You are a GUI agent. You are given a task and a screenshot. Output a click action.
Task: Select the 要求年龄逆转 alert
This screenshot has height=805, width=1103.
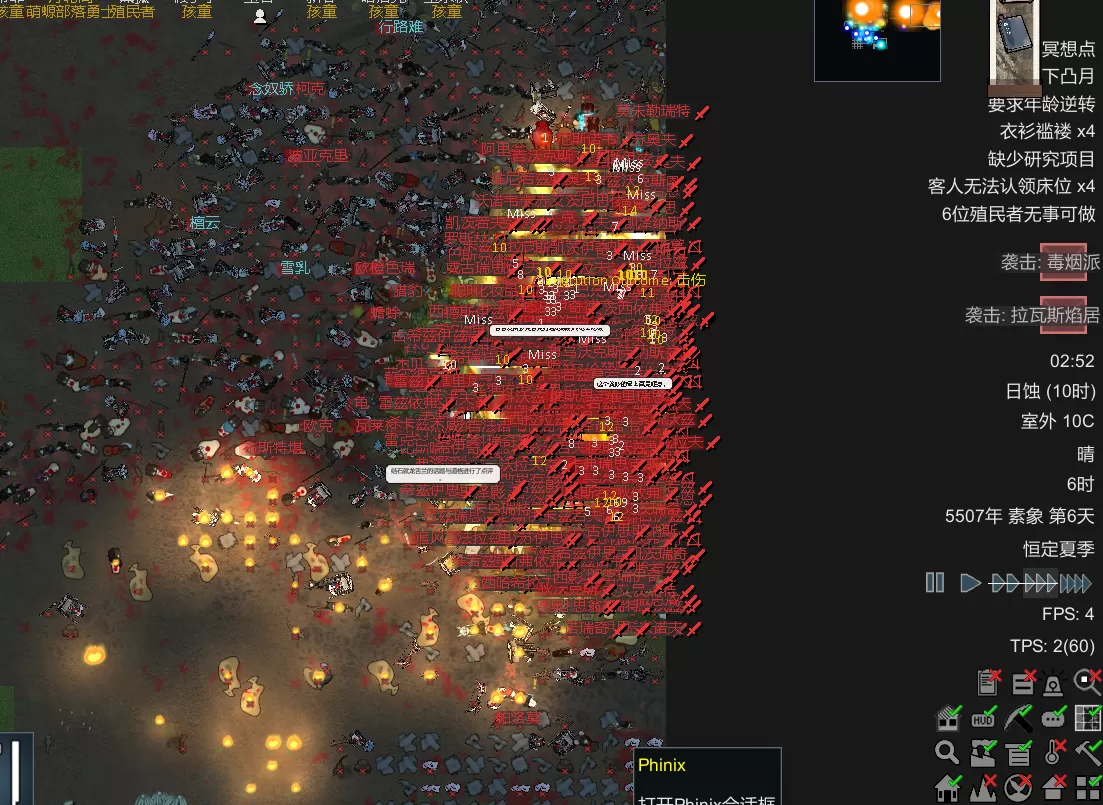[1041, 104]
